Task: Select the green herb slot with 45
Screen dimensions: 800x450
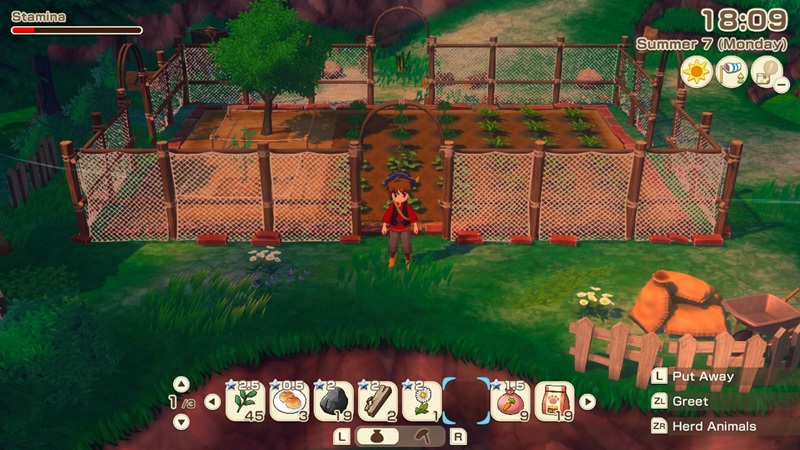Action: click(x=245, y=401)
